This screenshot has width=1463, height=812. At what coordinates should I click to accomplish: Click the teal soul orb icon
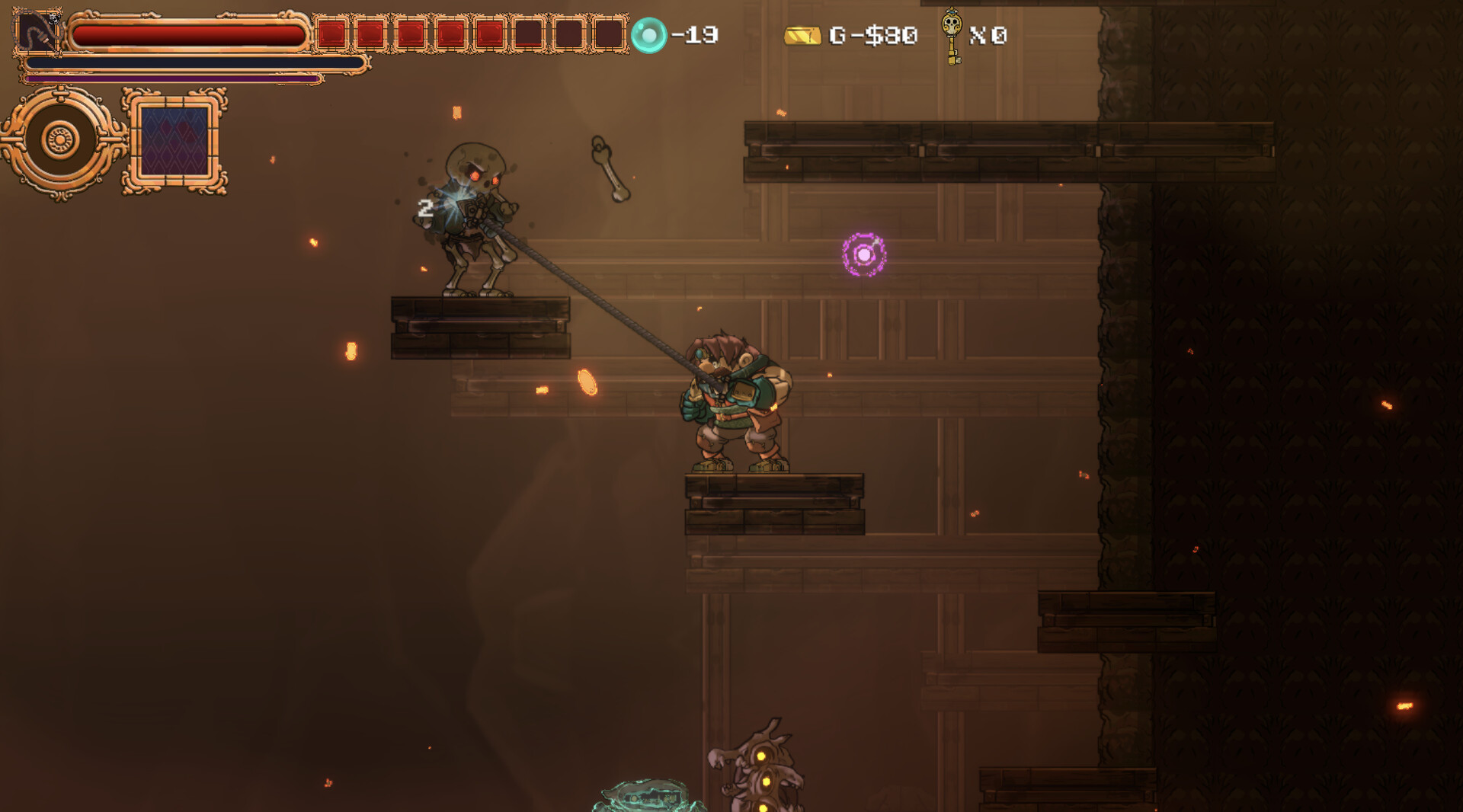pyautogui.click(x=649, y=35)
